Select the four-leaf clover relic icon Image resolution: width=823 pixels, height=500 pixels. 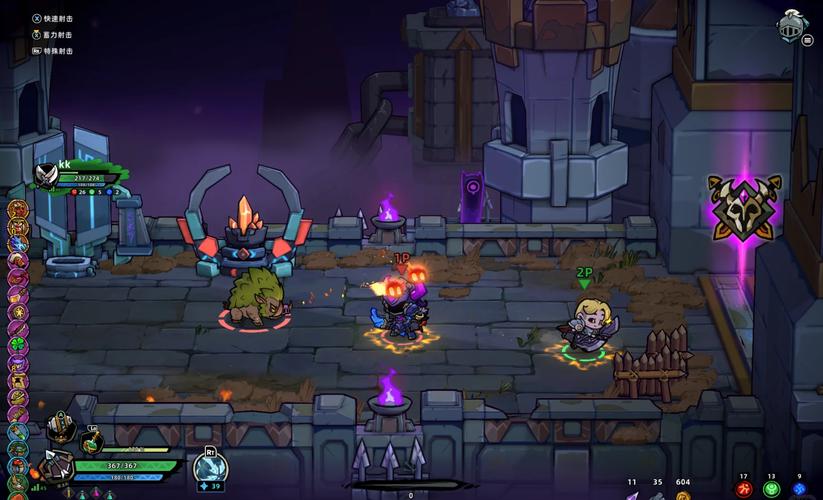pos(18,342)
